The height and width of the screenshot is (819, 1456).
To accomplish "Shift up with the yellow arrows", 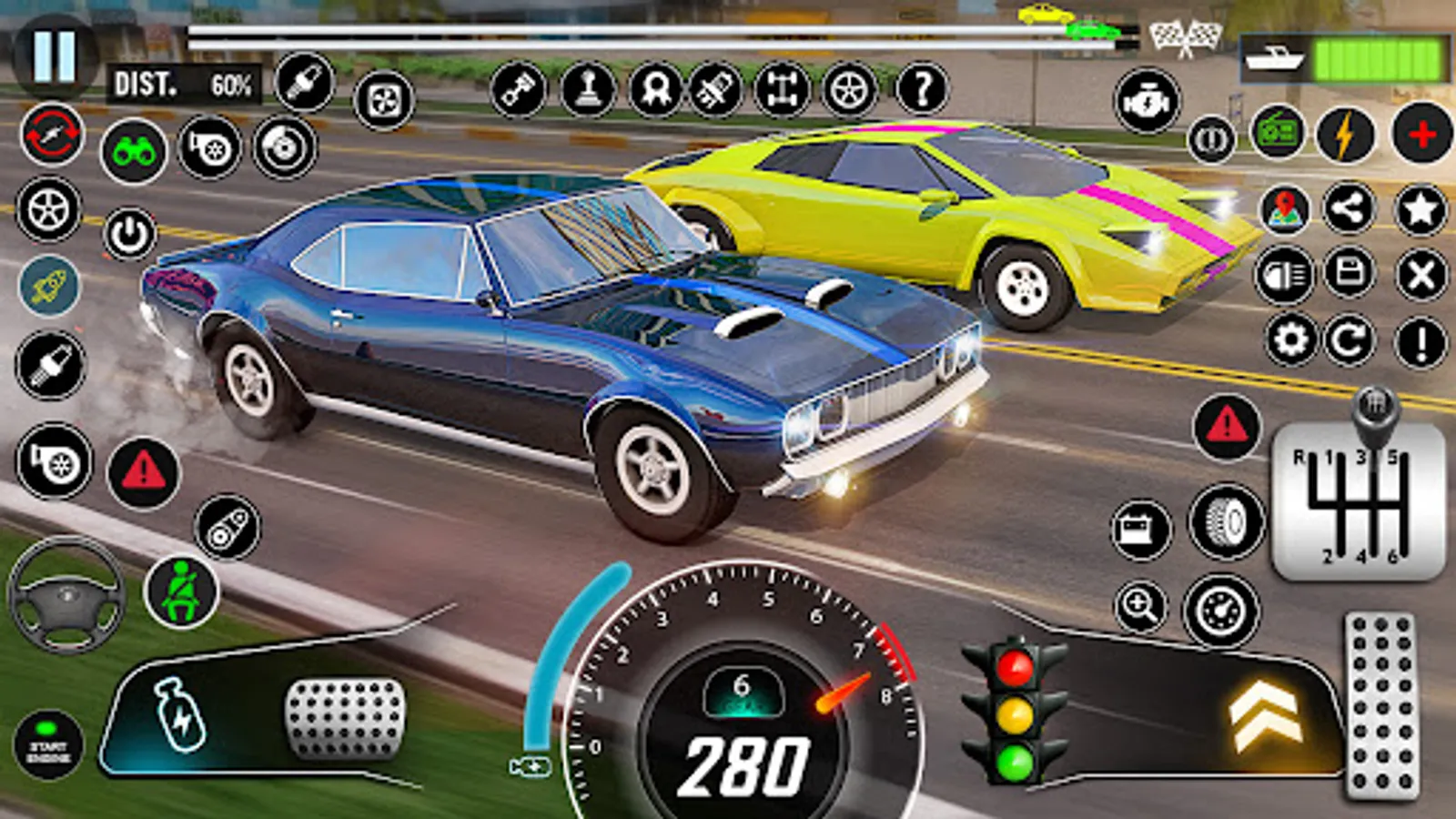I will [1264, 716].
